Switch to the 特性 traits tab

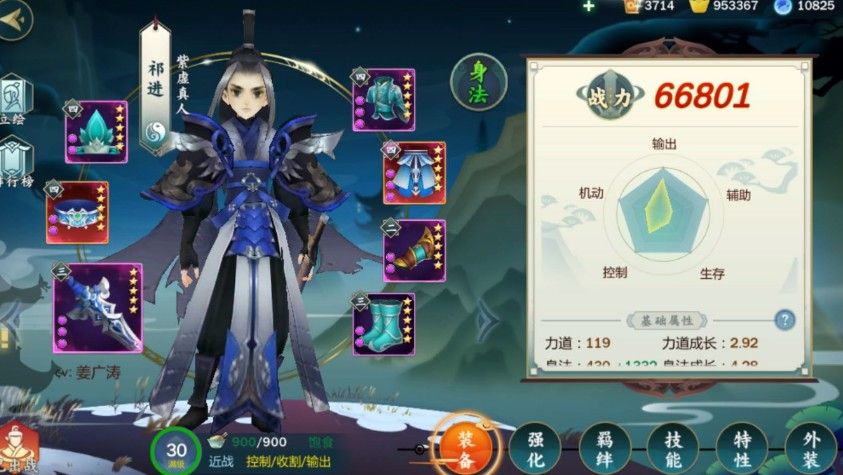(742, 448)
